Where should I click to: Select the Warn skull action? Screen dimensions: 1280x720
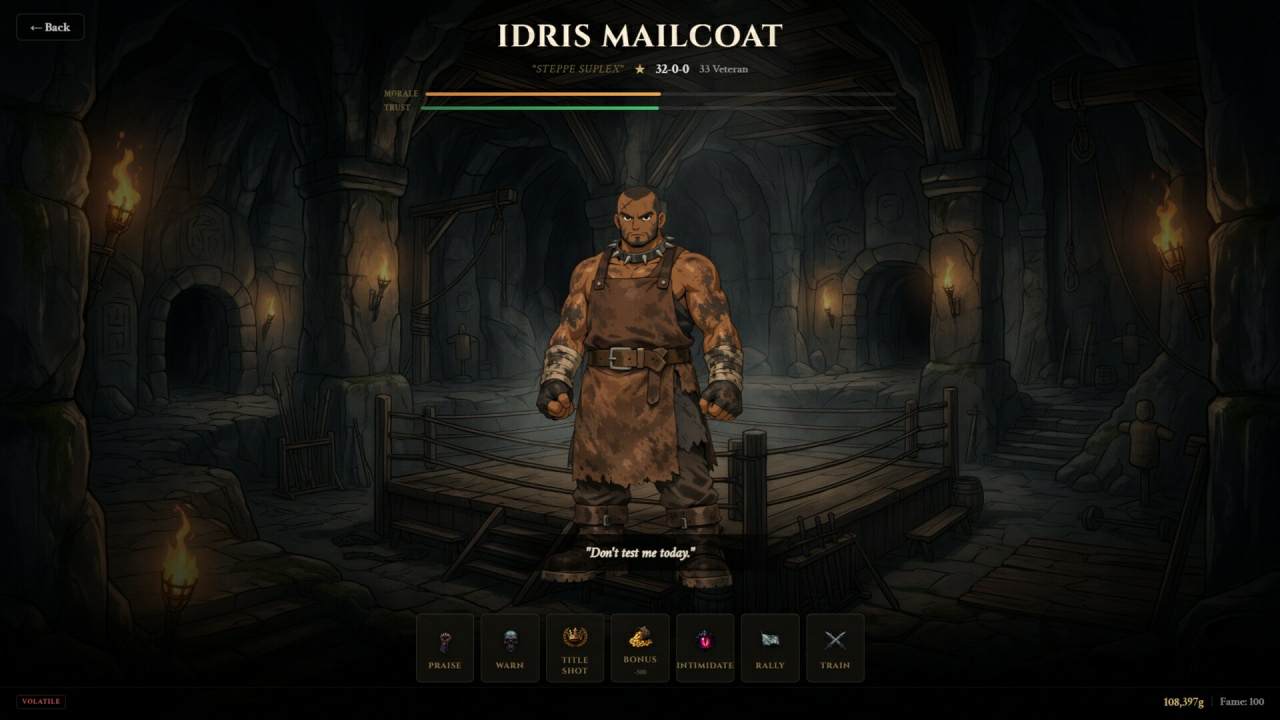510,648
